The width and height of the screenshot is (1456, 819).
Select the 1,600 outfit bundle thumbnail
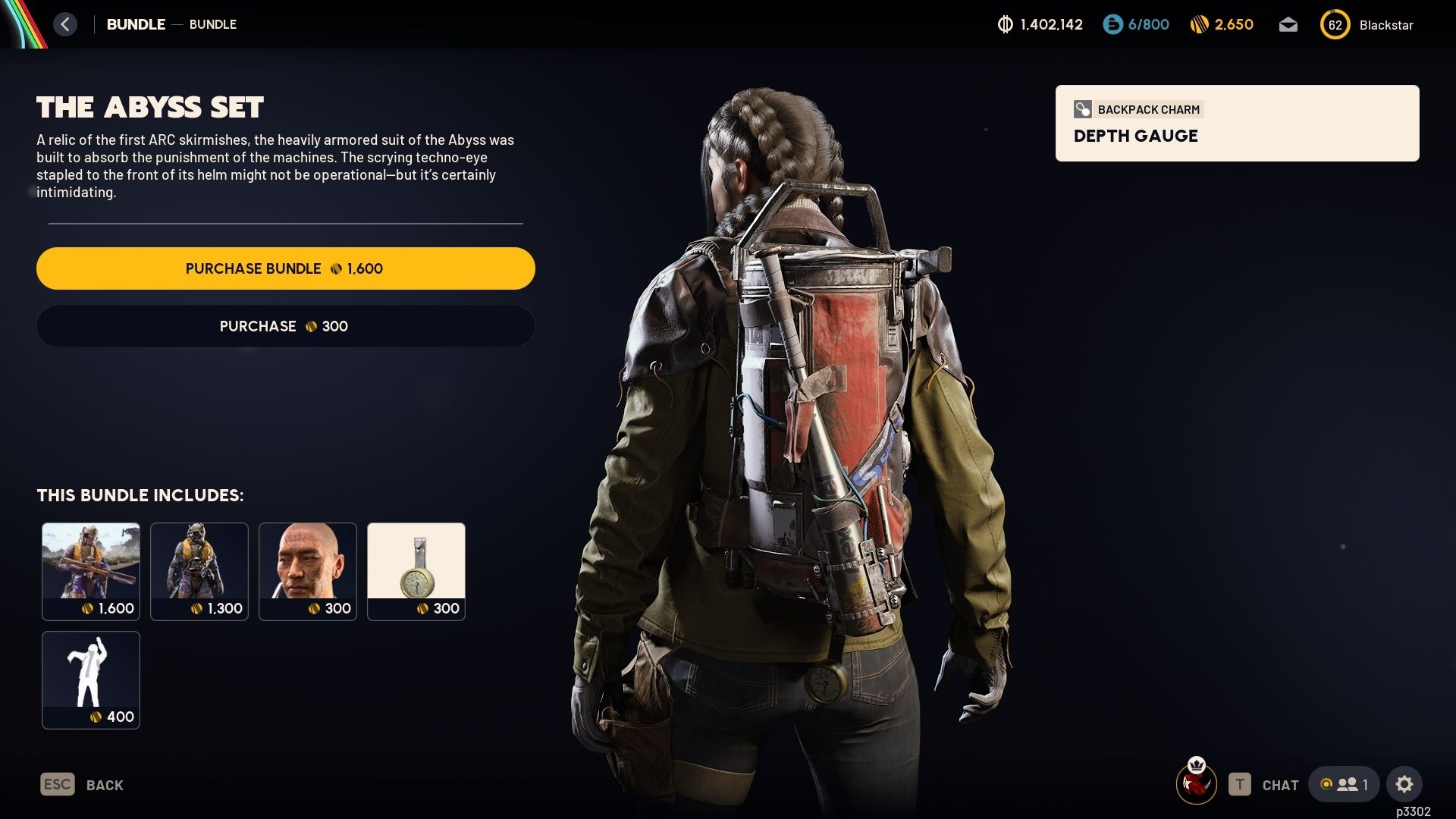(91, 571)
